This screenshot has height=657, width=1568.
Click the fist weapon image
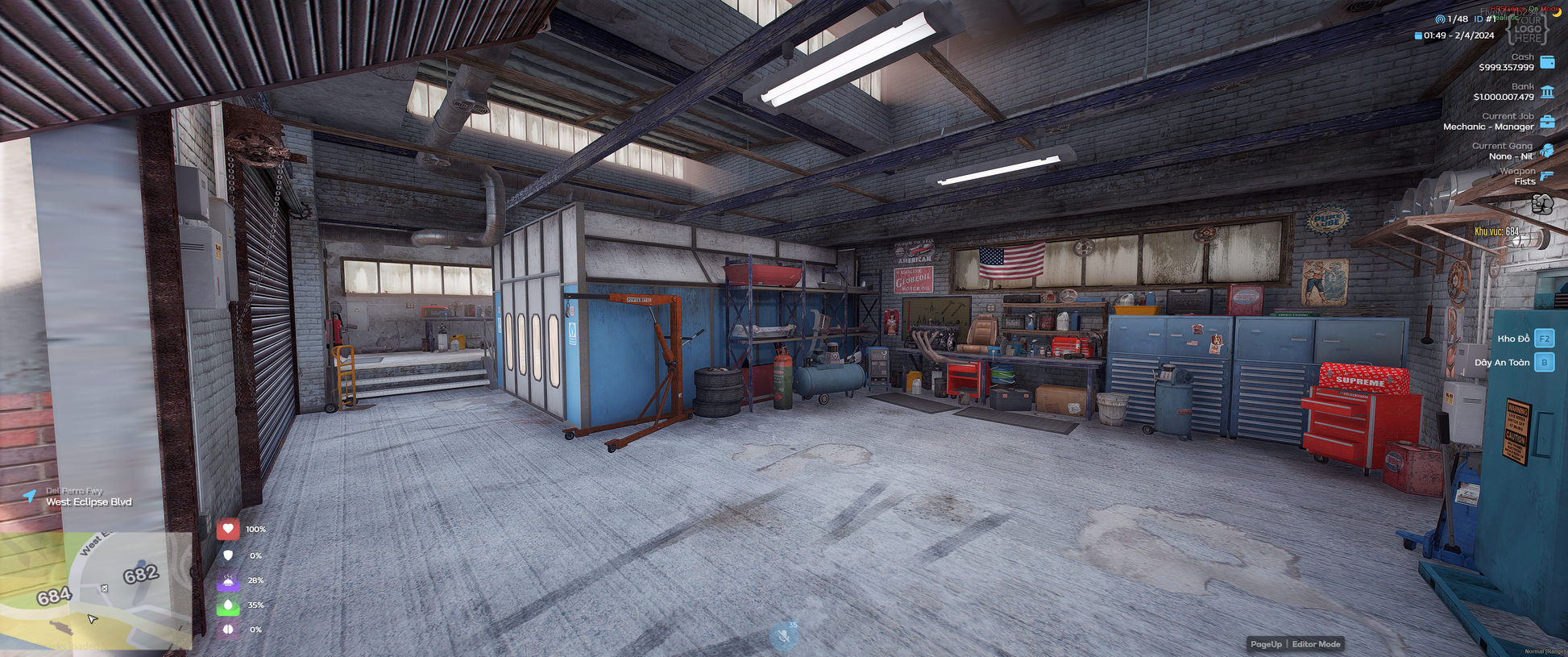click(1542, 204)
